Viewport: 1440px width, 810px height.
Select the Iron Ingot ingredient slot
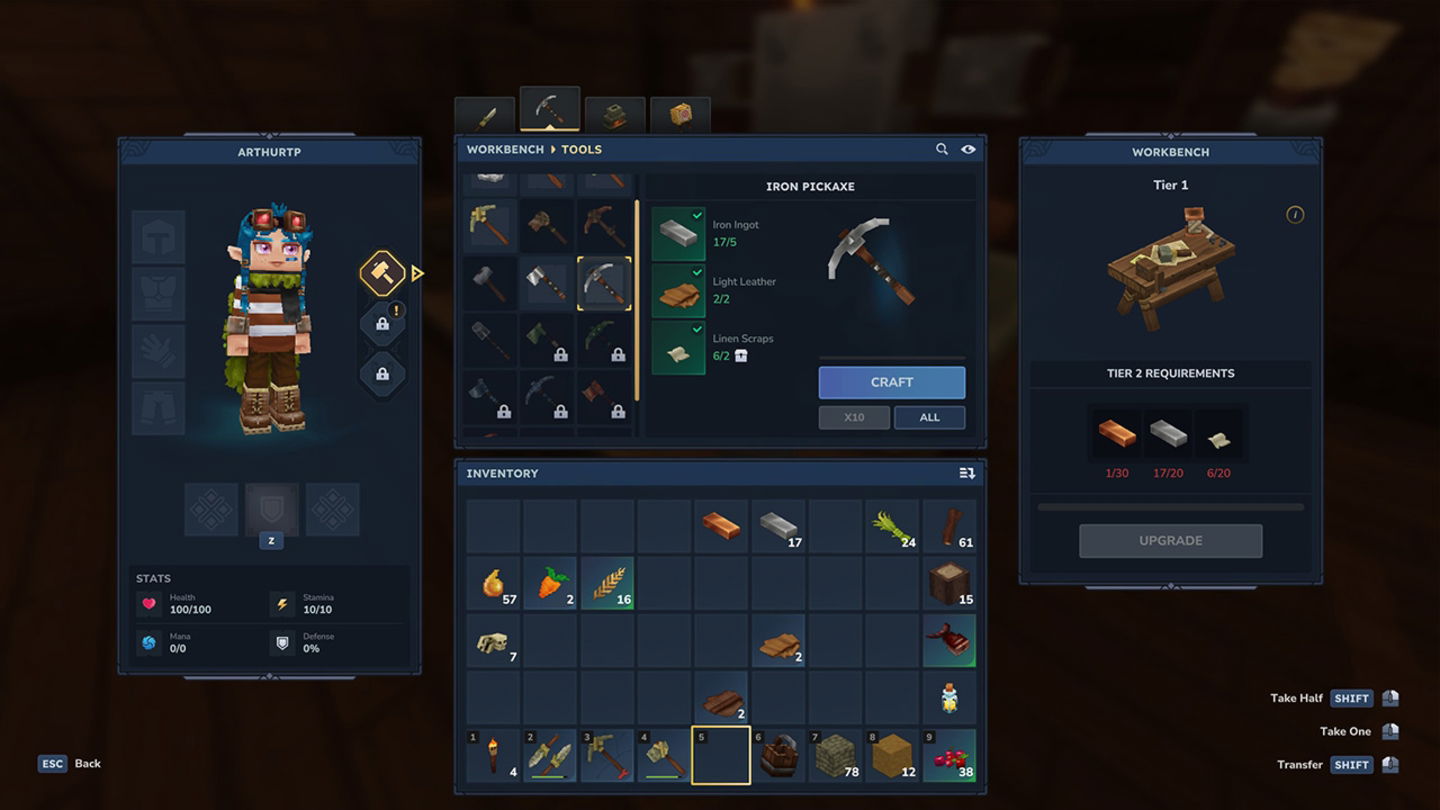pyautogui.click(x=678, y=234)
